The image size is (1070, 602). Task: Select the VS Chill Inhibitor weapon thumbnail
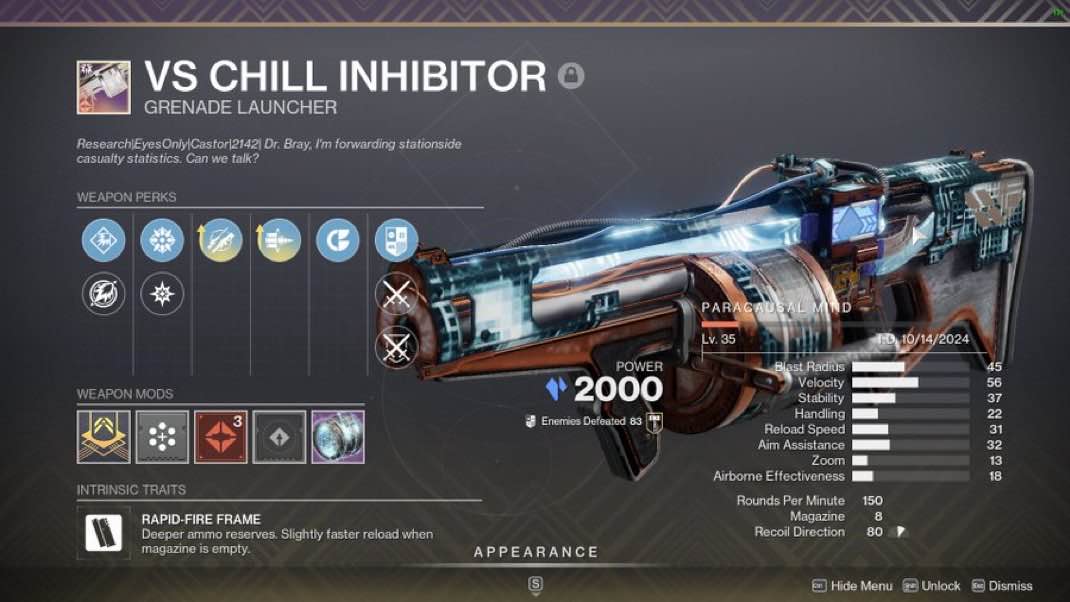coord(104,87)
